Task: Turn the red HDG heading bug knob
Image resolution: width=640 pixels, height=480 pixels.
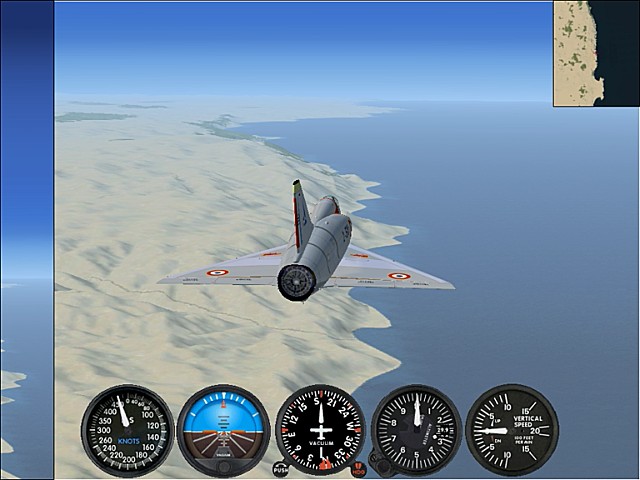Action: [x=359, y=468]
